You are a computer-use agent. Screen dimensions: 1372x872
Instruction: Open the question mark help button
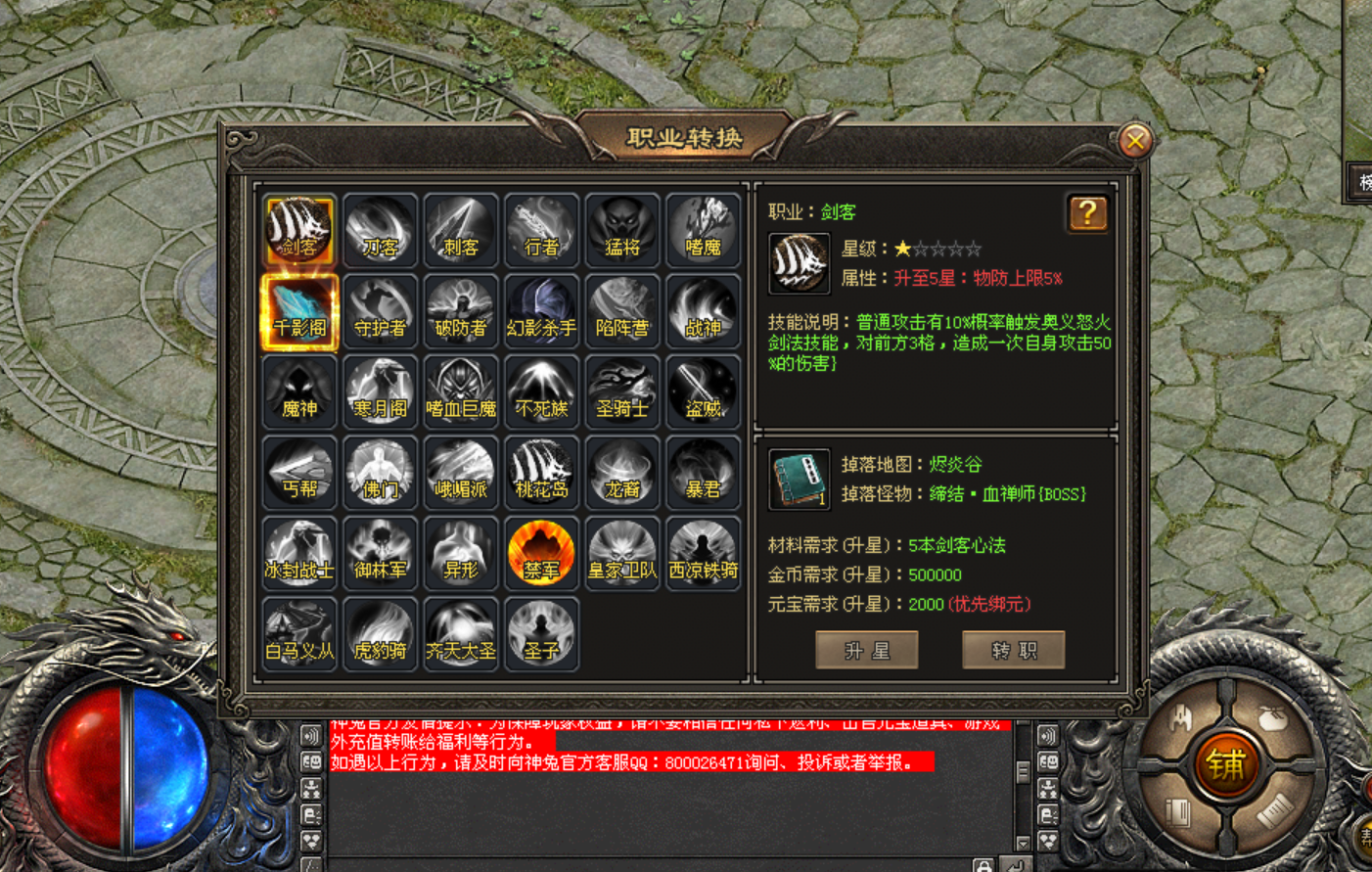(1087, 213)
